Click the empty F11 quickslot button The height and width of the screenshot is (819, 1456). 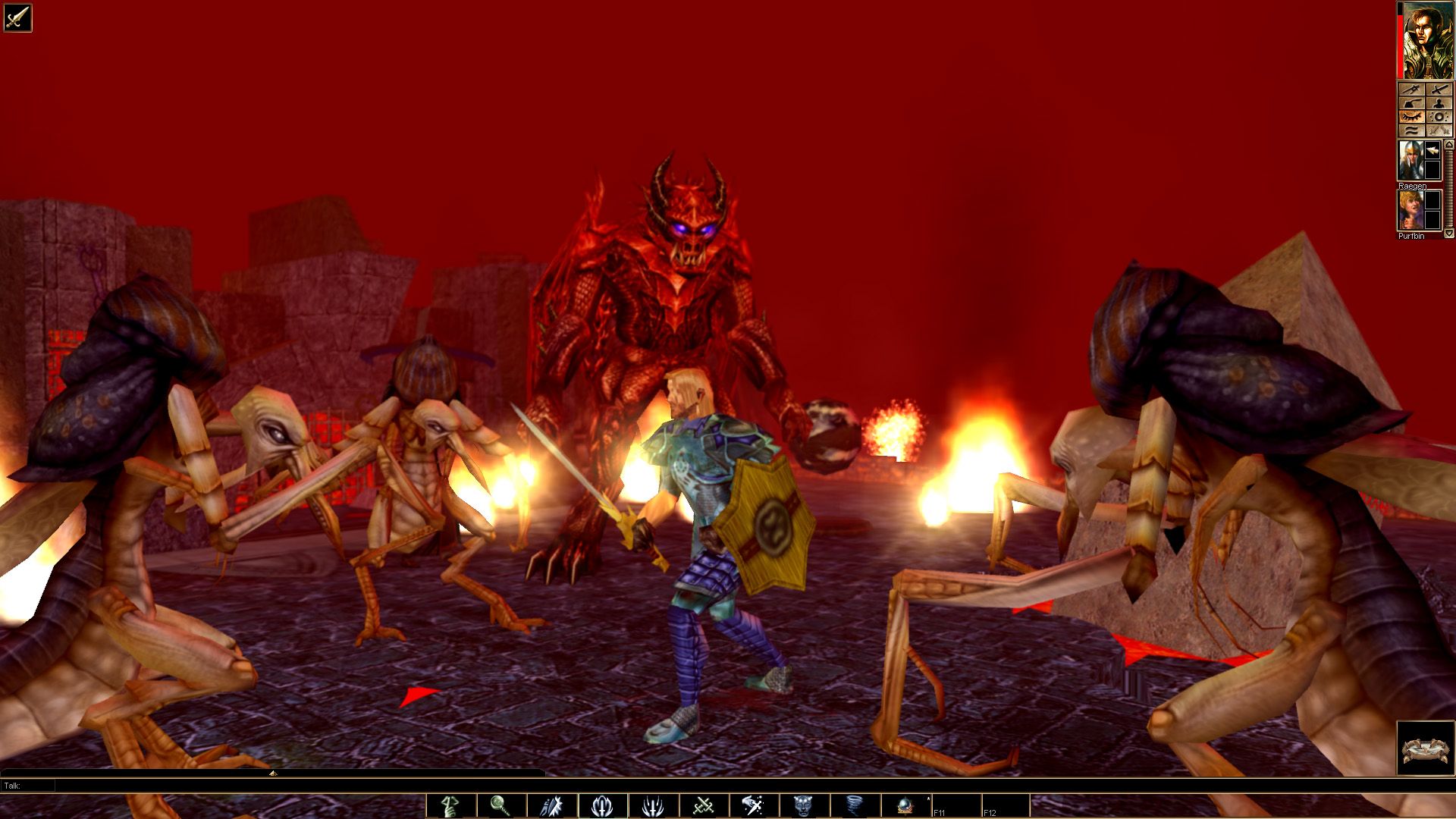957,805
